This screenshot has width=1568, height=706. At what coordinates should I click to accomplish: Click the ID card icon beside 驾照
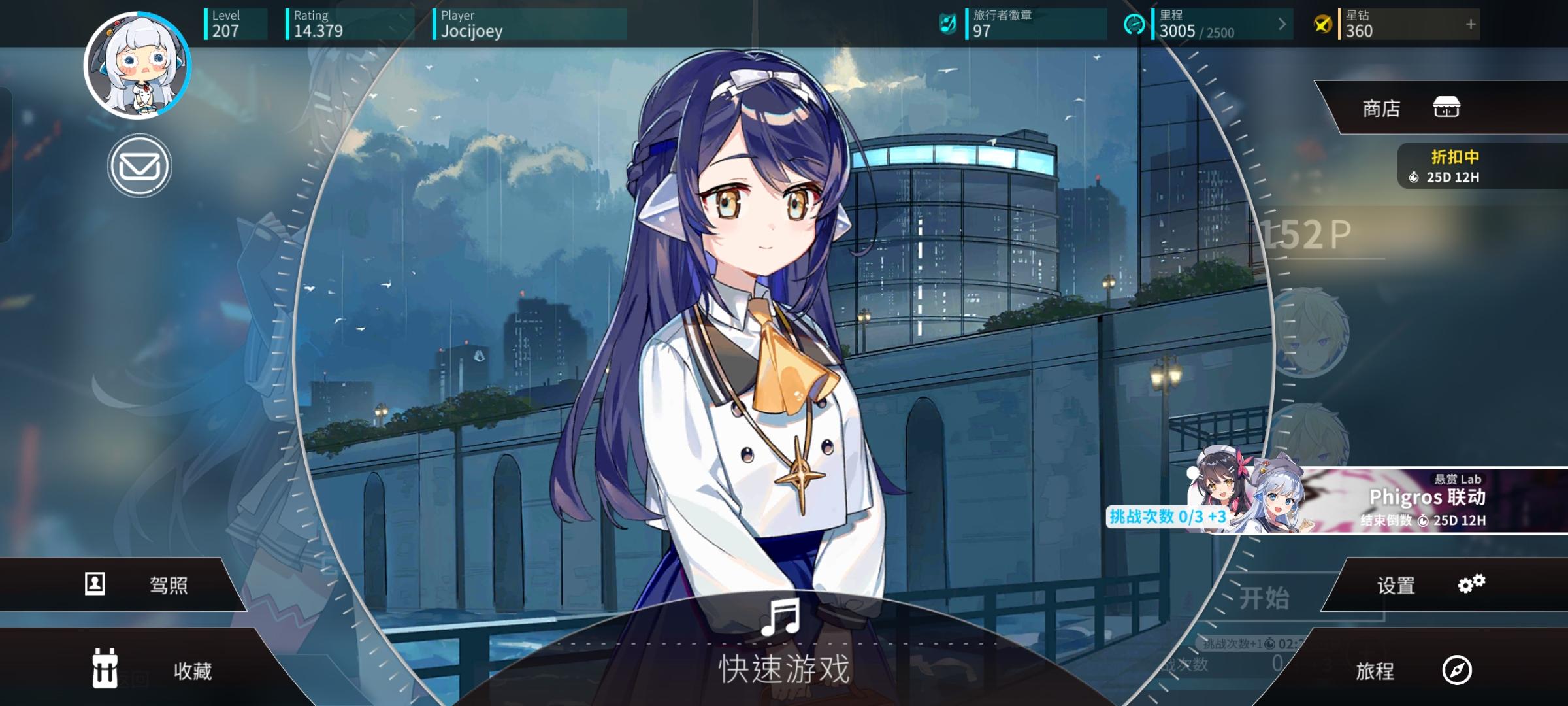94,584
